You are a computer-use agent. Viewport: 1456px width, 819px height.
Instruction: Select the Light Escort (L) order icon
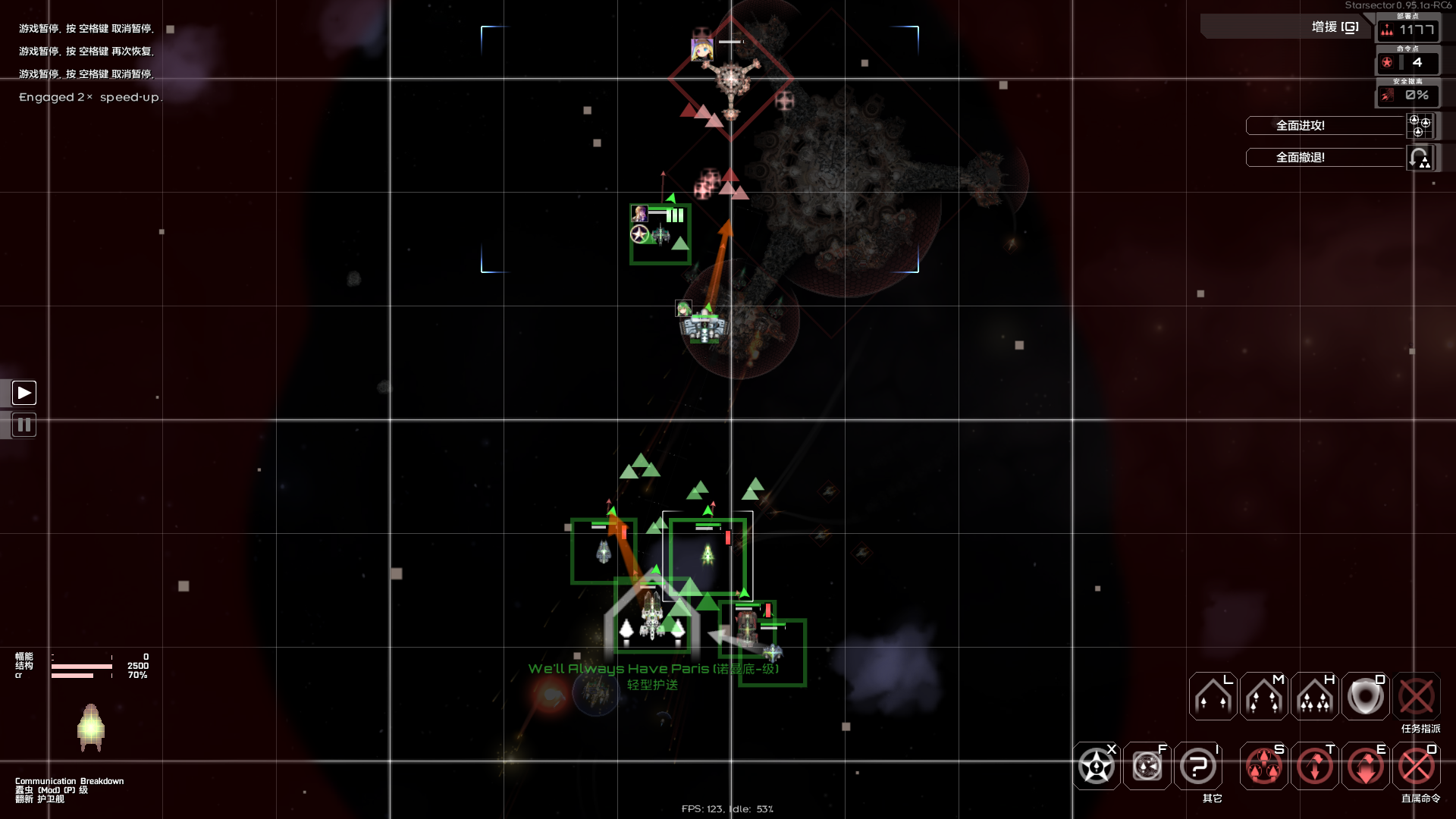pyautogui.click(x=1211, y=695)
